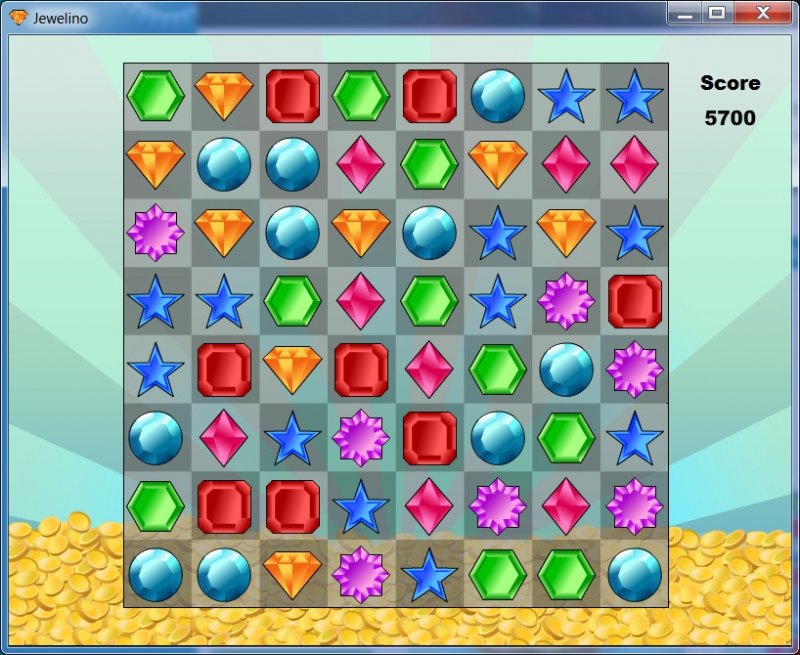Viewport: 800px width, 655px height.
Task: Select the blue circle between two orange diamonds
Action: tap(292, 232)
